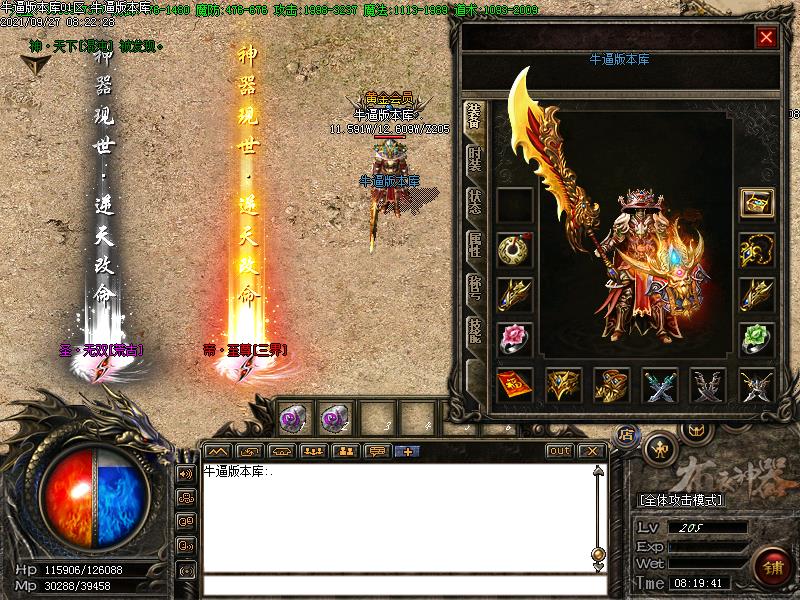The image size is (800, 600).
Task: Open the 状态 status tab
Action: point(476,202)
